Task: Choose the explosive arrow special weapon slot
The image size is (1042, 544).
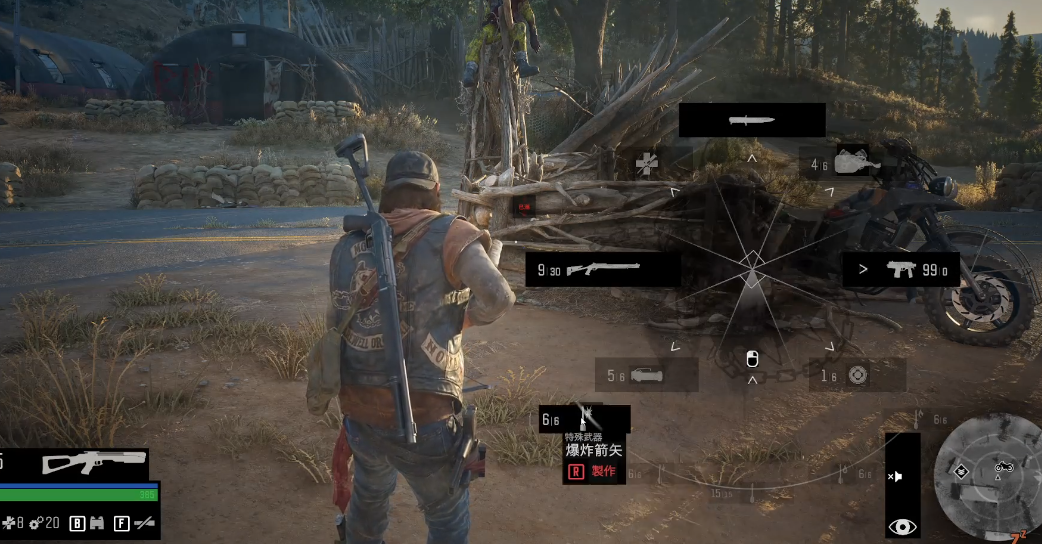Action: tap(585, 419)
